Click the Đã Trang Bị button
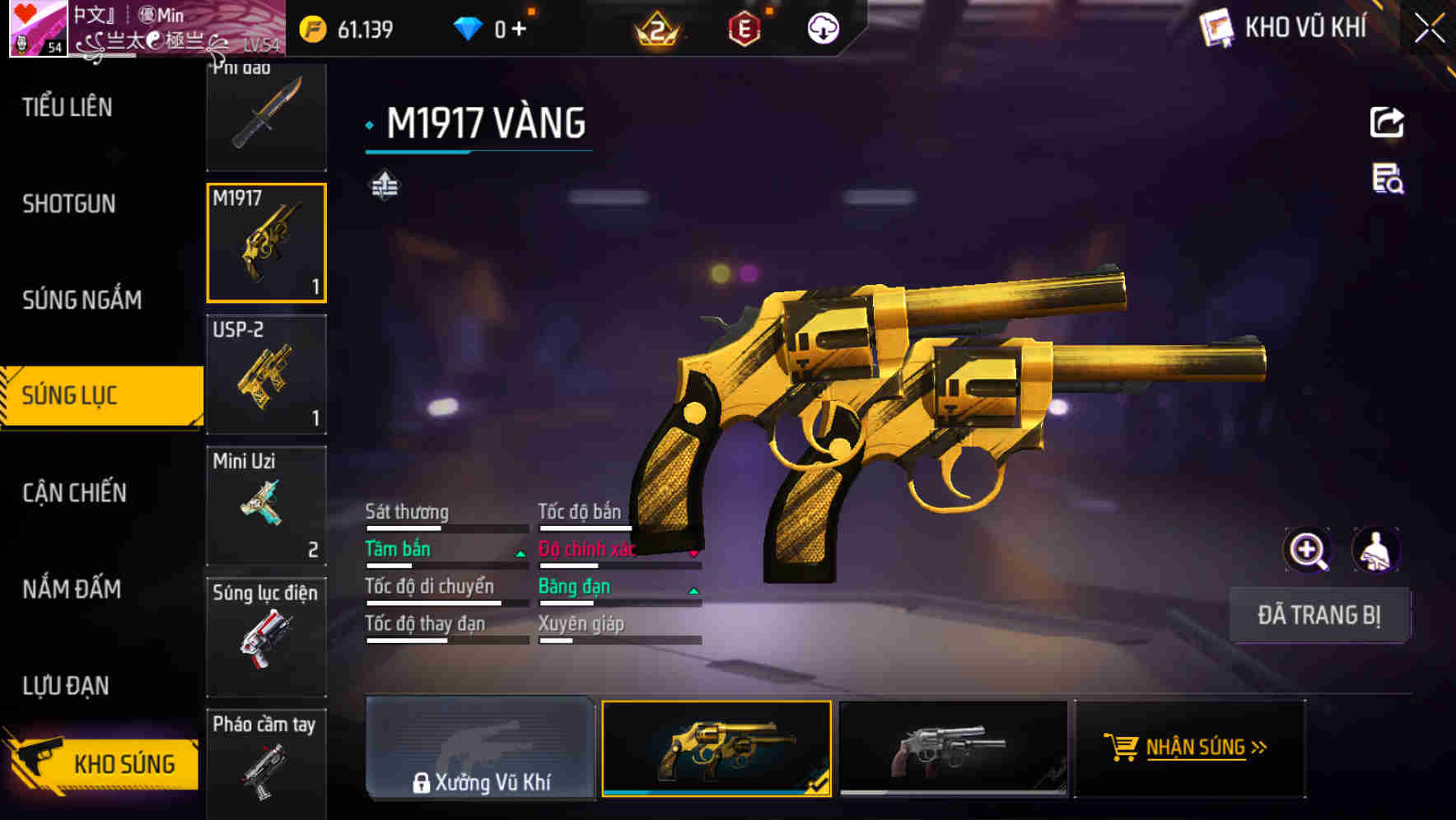1456x820 pixels. pos(1318,615)
